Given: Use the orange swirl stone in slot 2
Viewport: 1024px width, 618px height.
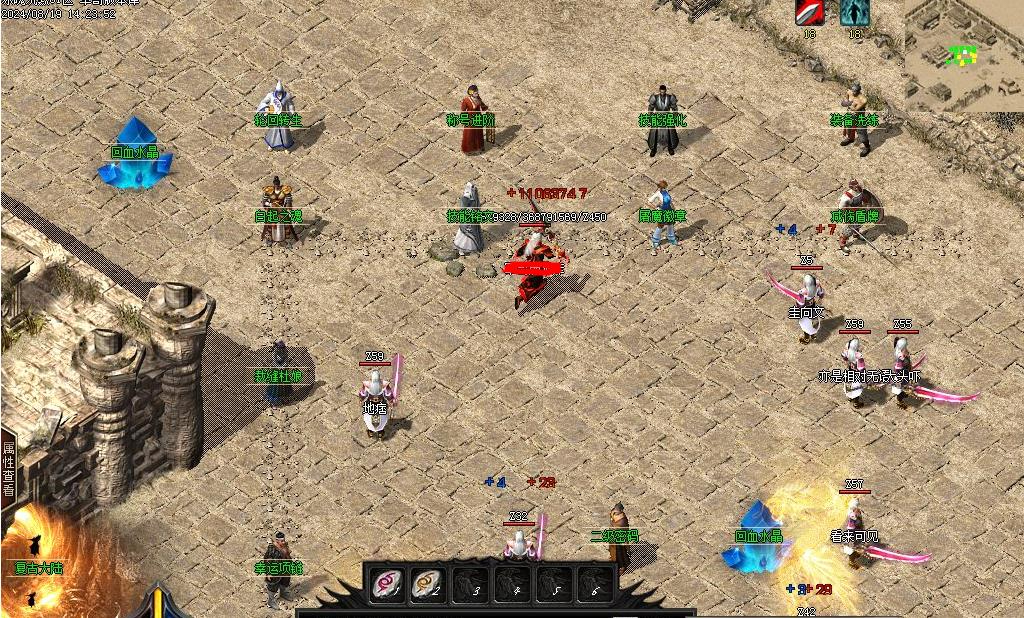Looking at the screenshot, I should 429,584.
